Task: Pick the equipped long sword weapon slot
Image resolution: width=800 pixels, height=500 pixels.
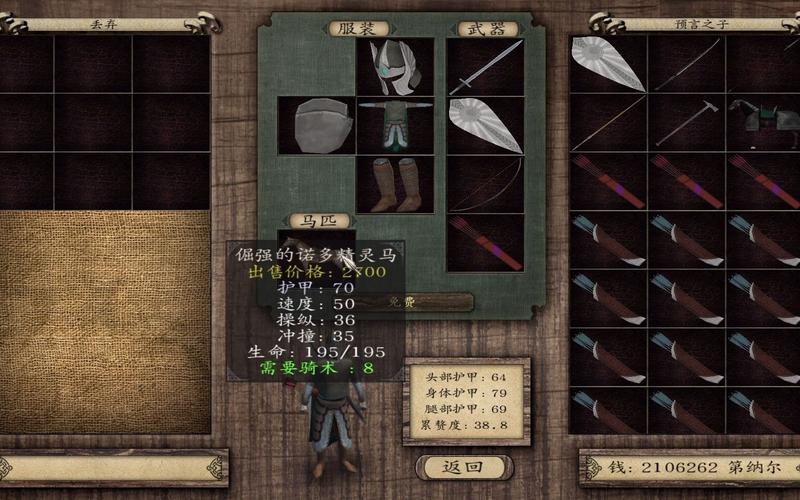Action: [x=485, y=67]
